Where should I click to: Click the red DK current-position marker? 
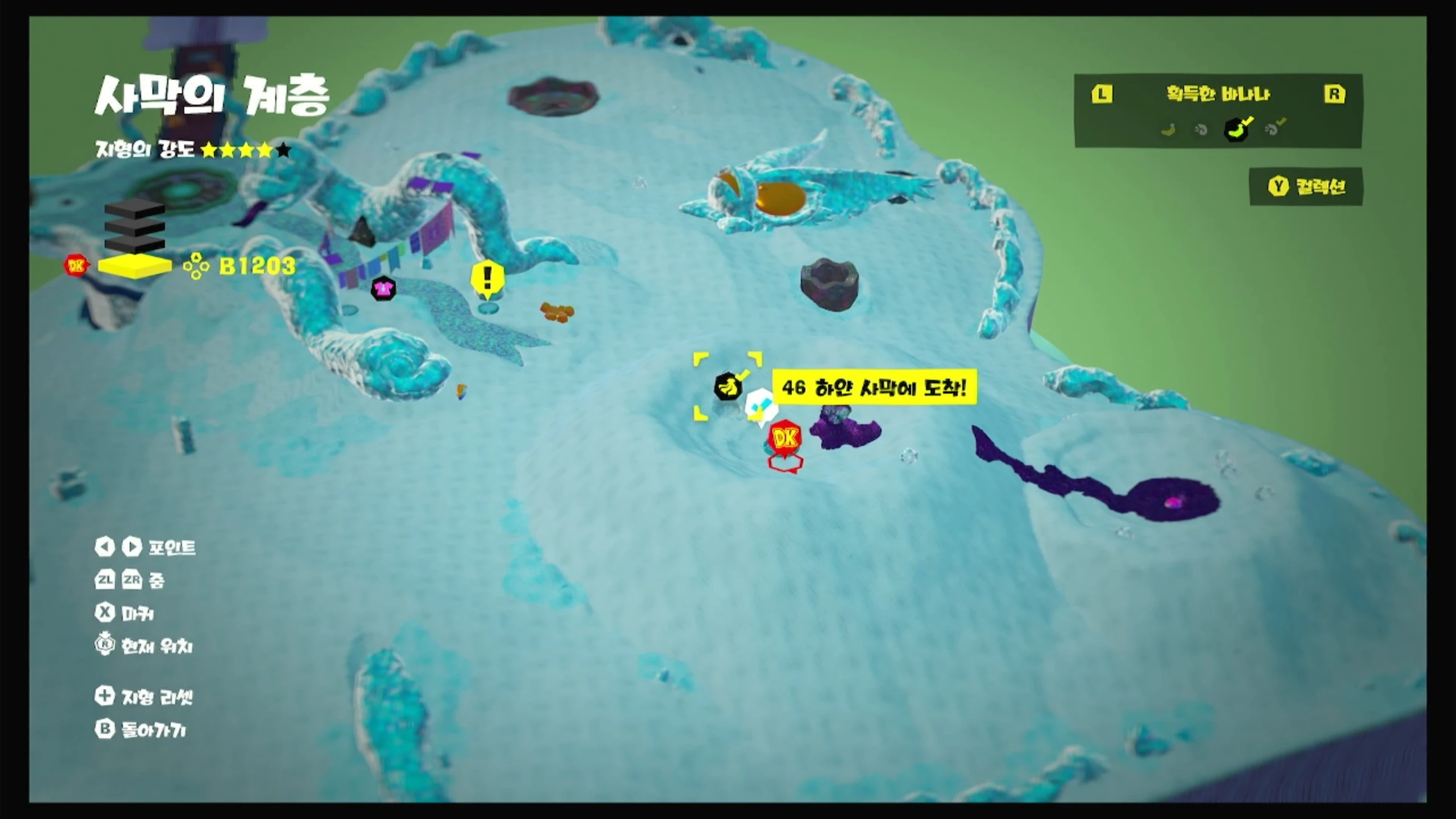pos(785,438)
